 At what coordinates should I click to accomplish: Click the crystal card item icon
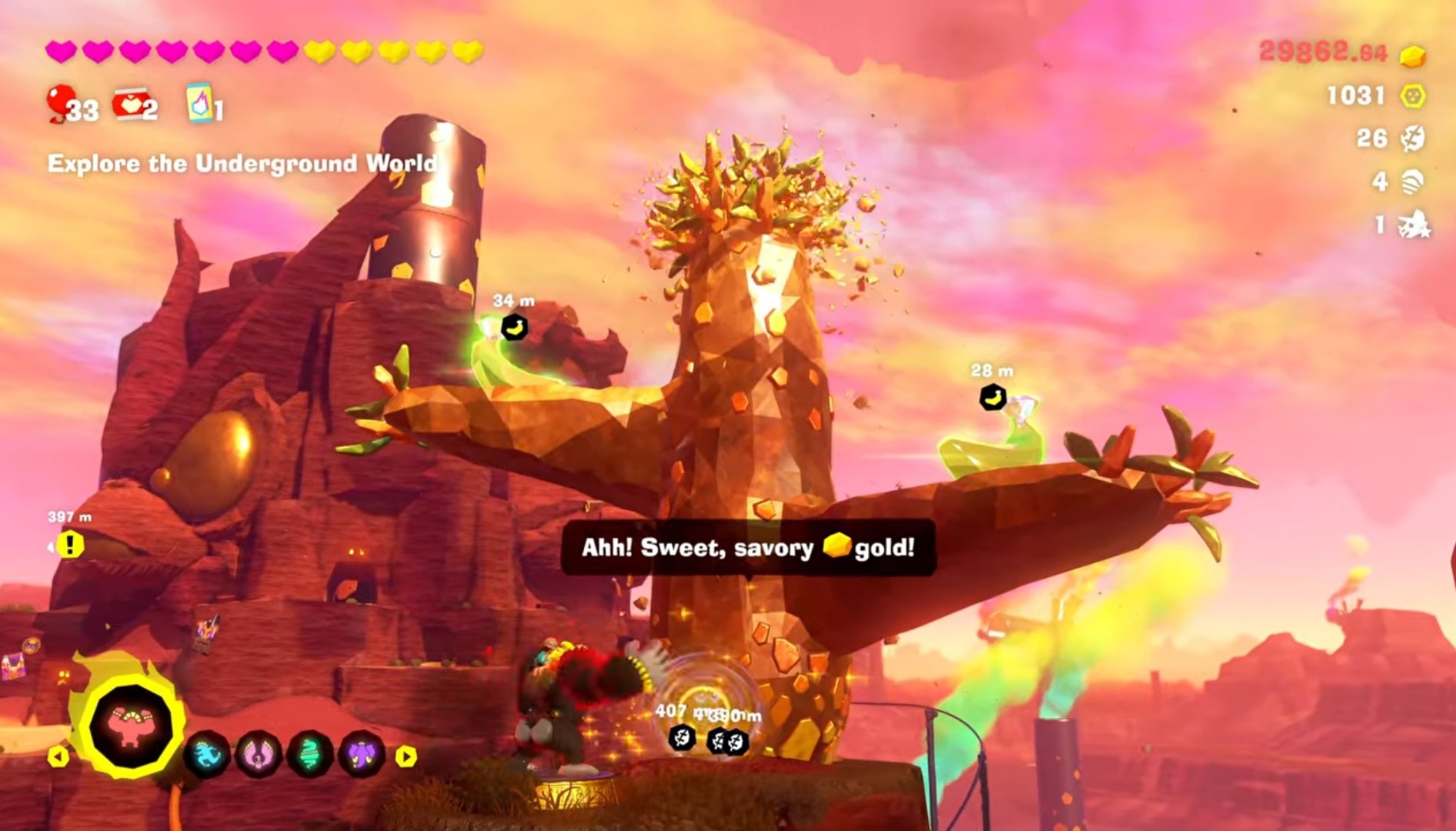coord(199,103)
